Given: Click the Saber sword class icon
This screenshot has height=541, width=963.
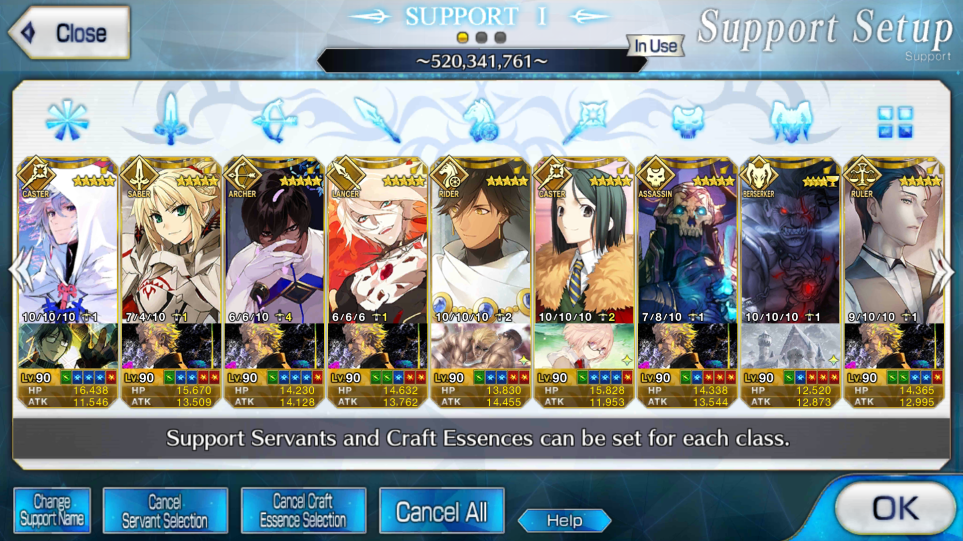Looking at the screenshot, I should click(x=171, y=119).
